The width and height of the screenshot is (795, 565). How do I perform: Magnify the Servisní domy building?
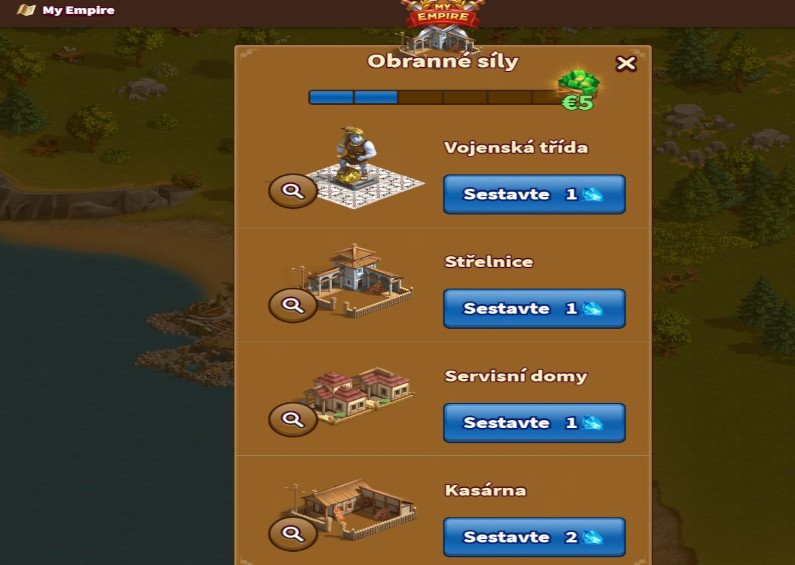(293, 419)
